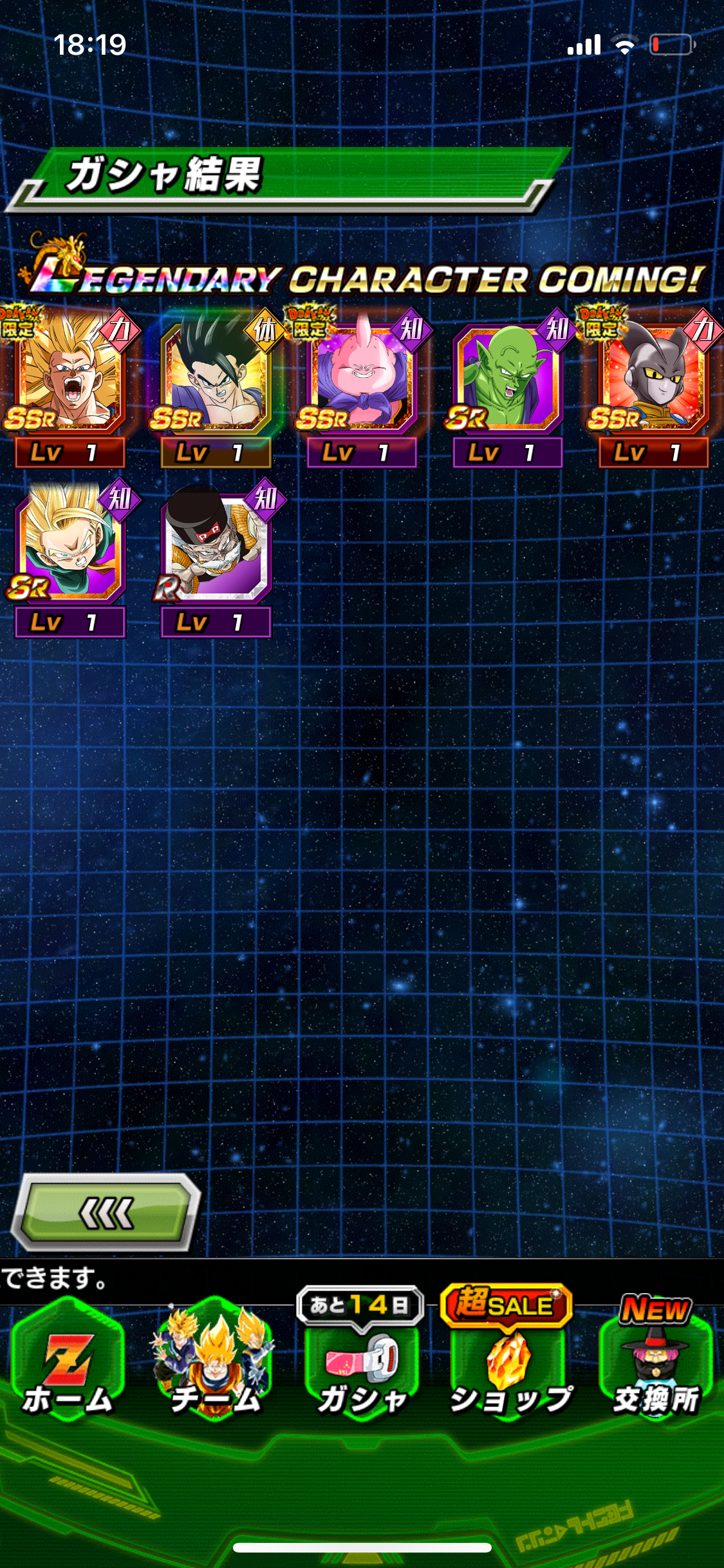This screenshot has width=724, height=1568.
Task: Open the チーム team menu
Action: click(215, 1365)
